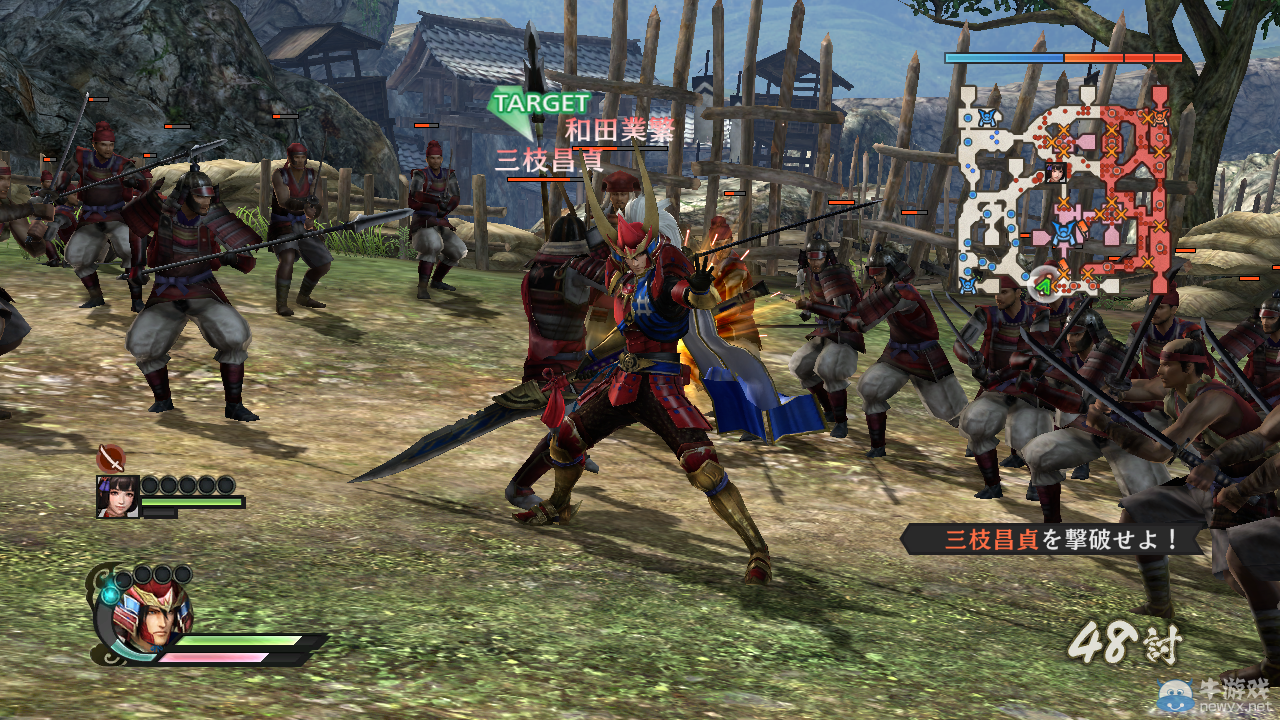Switch to the female partner character portrait
This screenshot has width=1280, height=720.
[117, 496]
